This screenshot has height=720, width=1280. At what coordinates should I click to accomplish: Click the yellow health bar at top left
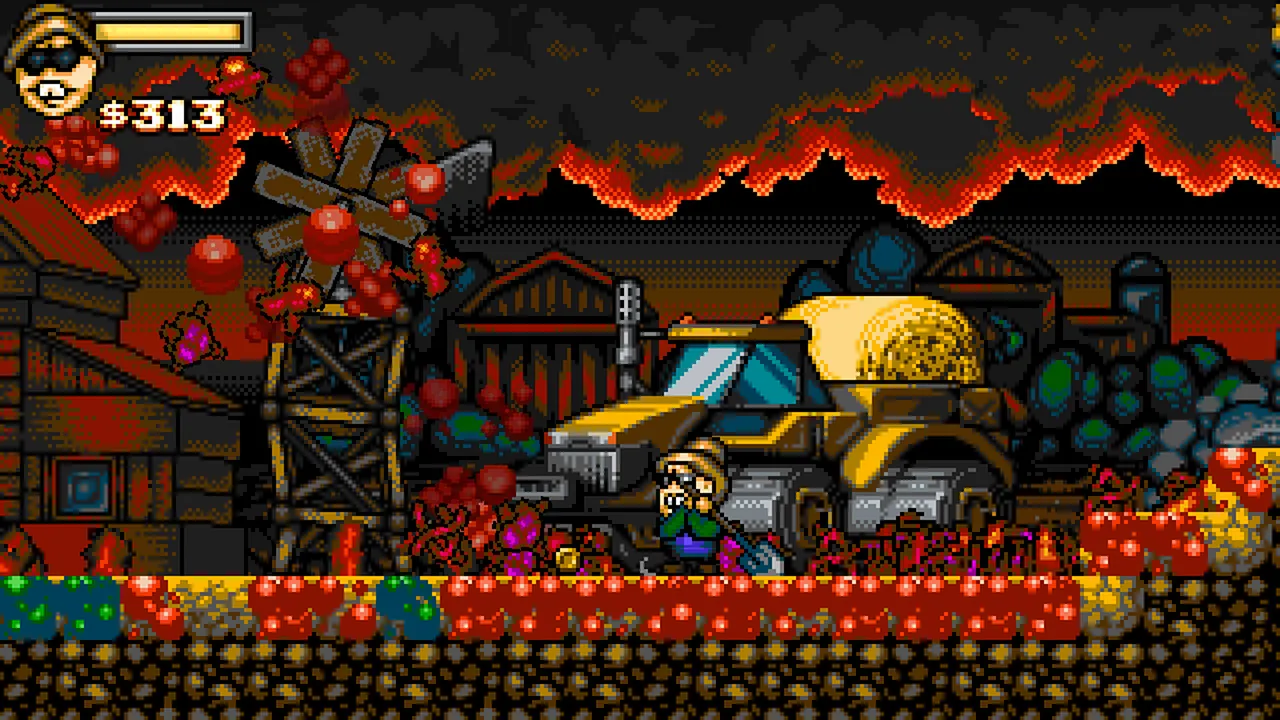(x=170, y=33)
